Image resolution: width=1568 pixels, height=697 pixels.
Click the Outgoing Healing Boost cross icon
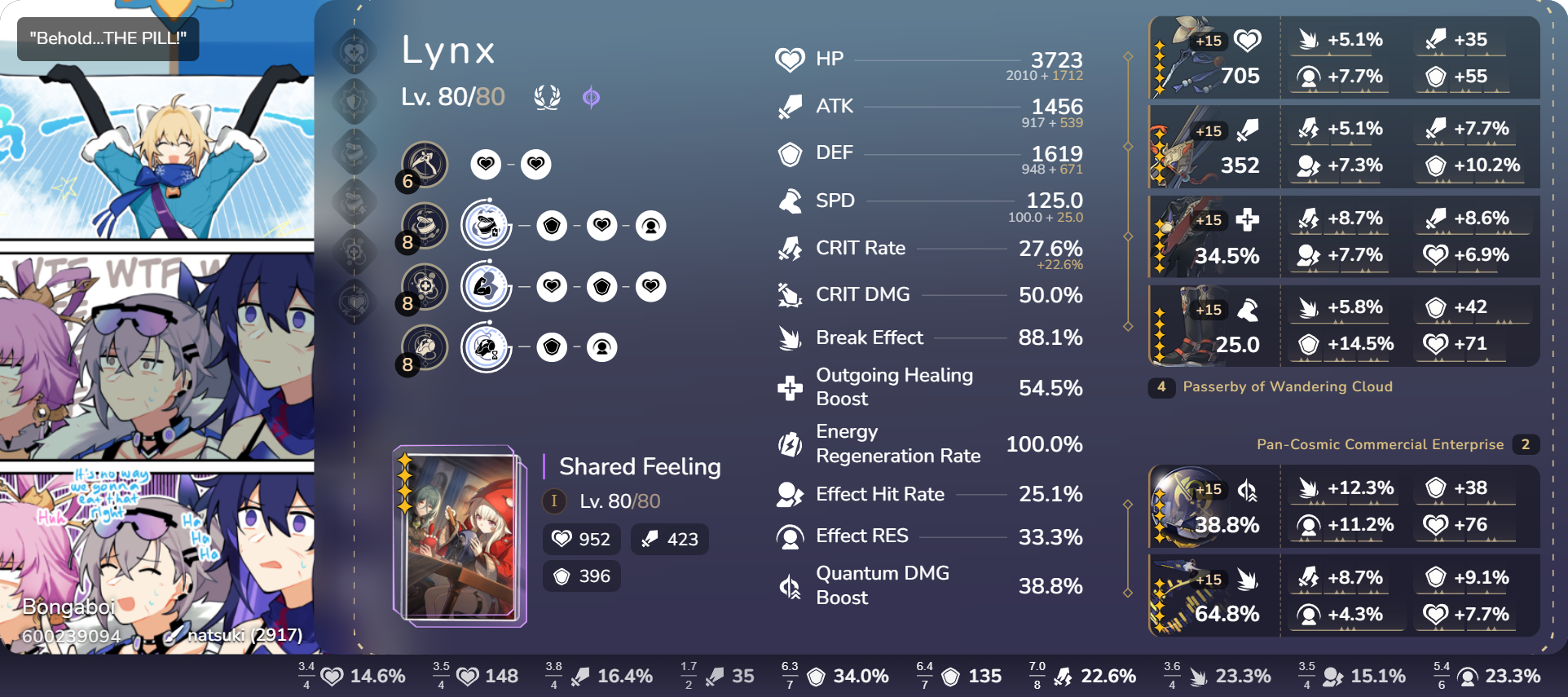[789, 386]
